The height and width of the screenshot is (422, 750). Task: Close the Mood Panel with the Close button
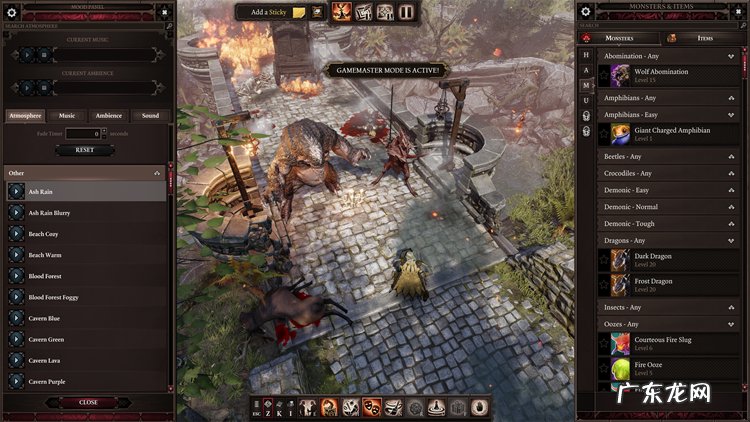[x=88, y=402]
